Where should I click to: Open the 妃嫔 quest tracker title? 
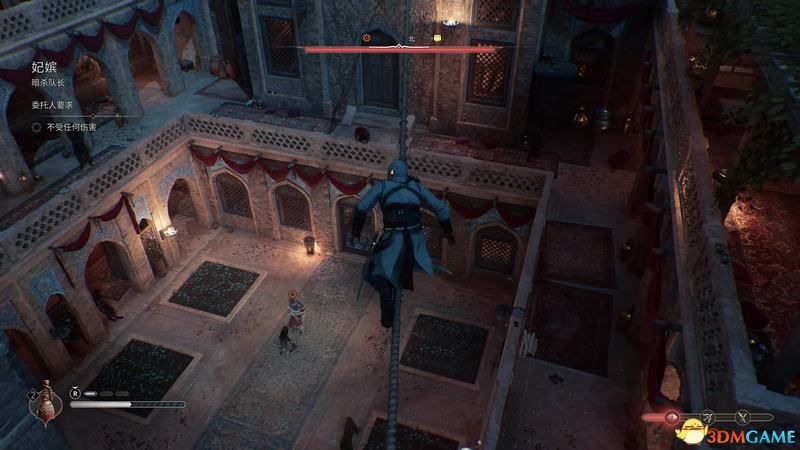pos(44,68)
